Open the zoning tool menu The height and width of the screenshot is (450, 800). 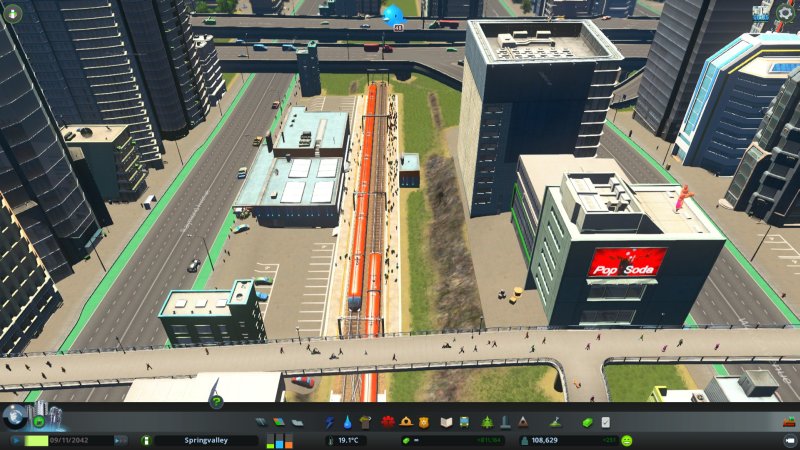click(x=277, y=422)
